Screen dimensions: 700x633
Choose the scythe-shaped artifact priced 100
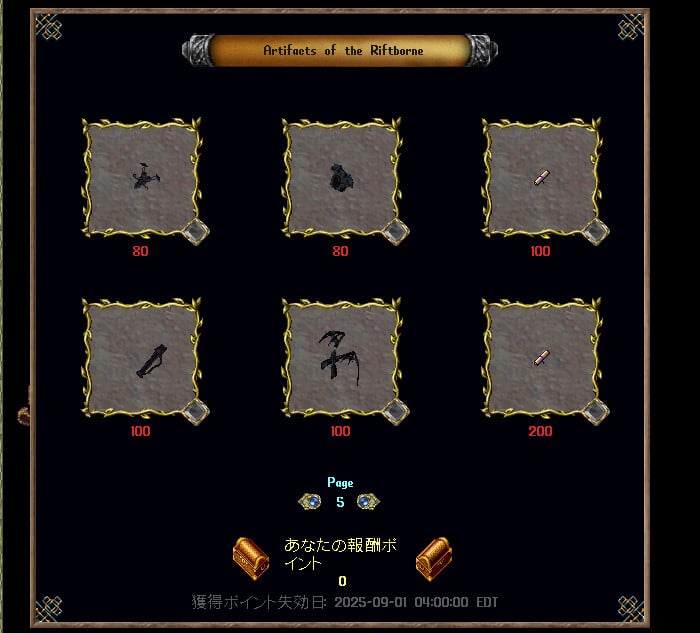341,358
